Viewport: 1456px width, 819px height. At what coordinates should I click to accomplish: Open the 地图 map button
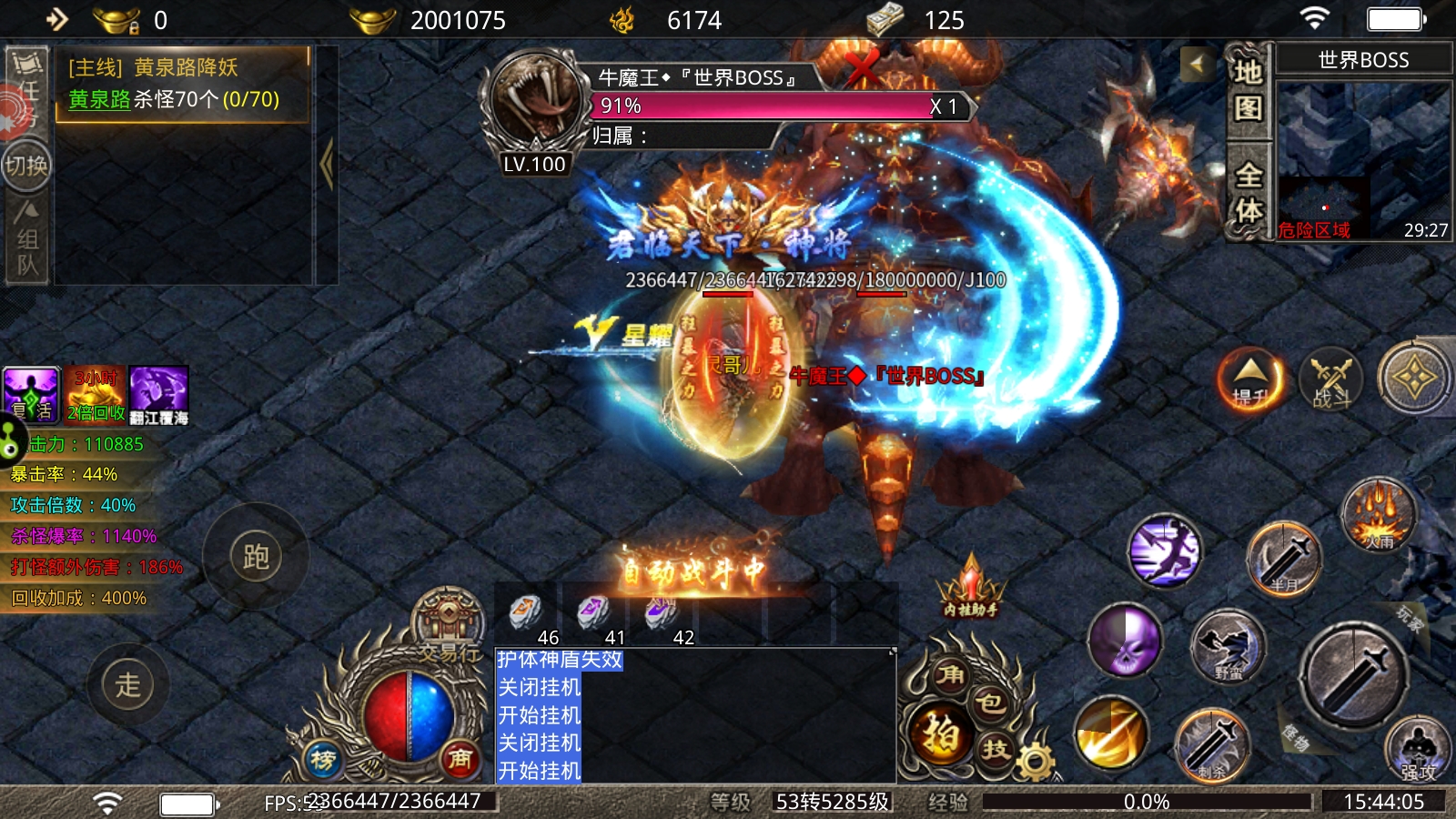click(x=1248, y=90)
